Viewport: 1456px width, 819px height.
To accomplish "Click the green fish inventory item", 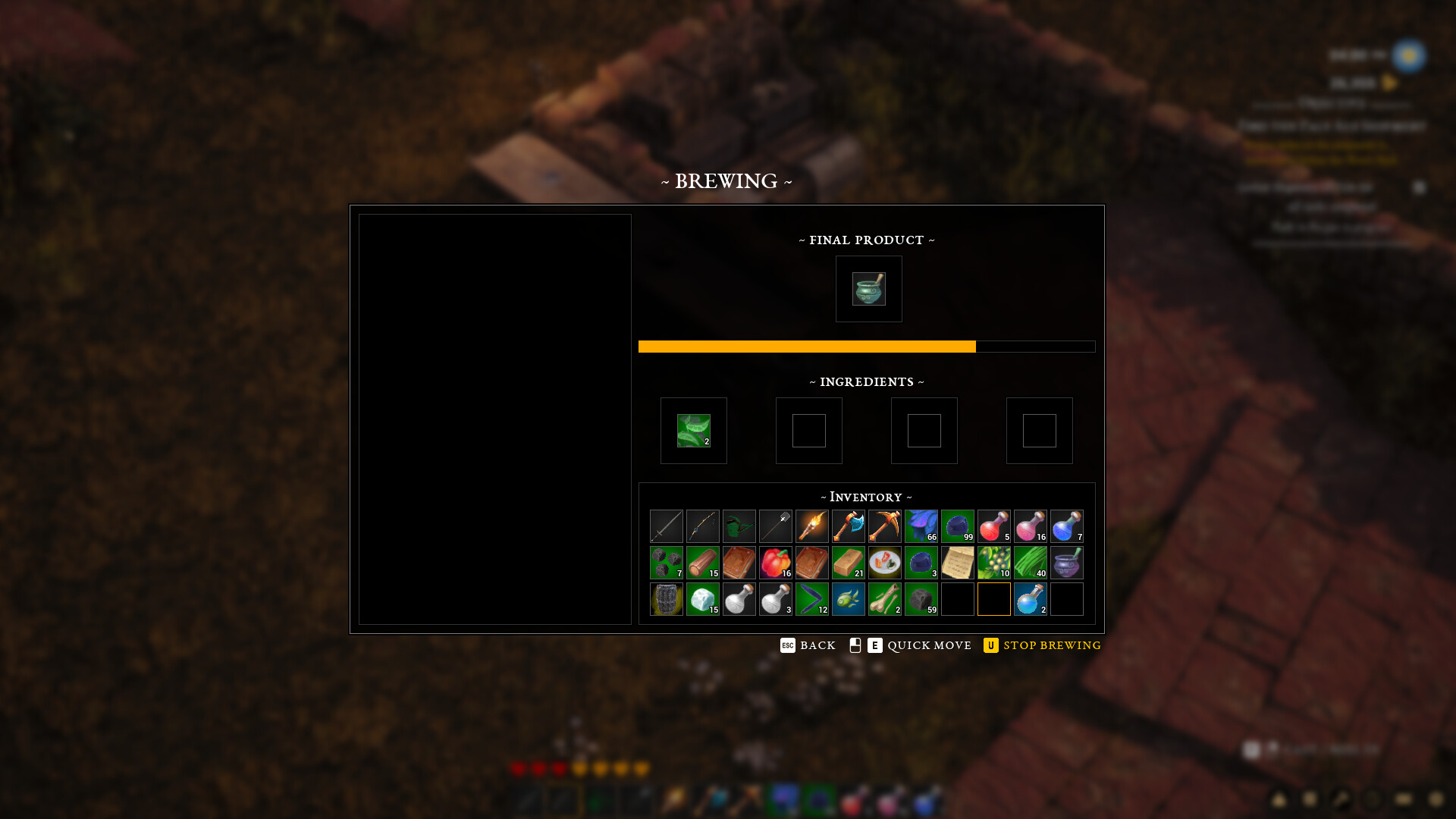I will [849, 598].
